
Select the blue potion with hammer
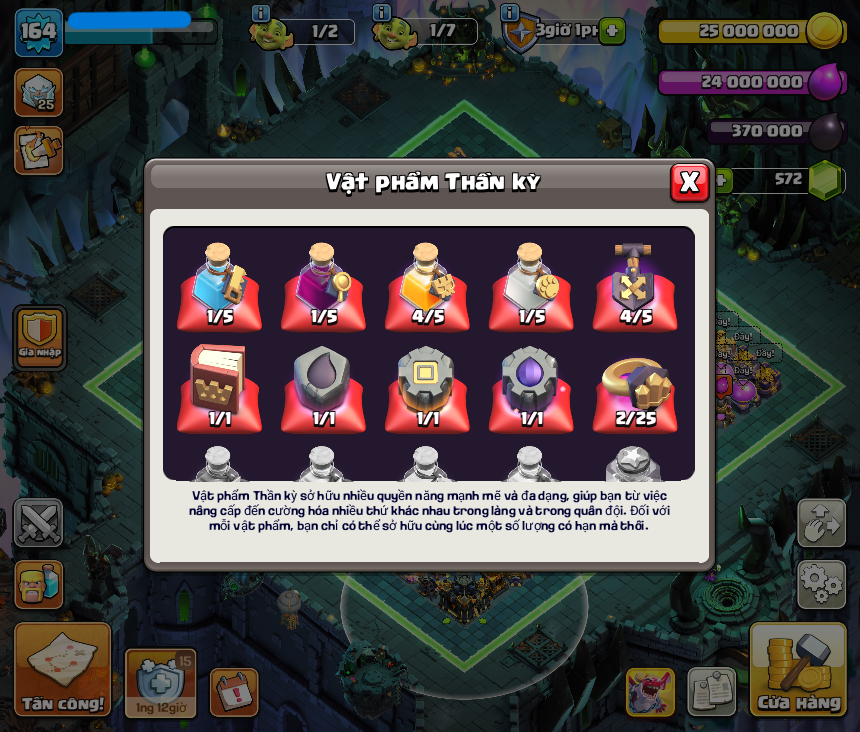pyautogui.click(x=220, y=286)
